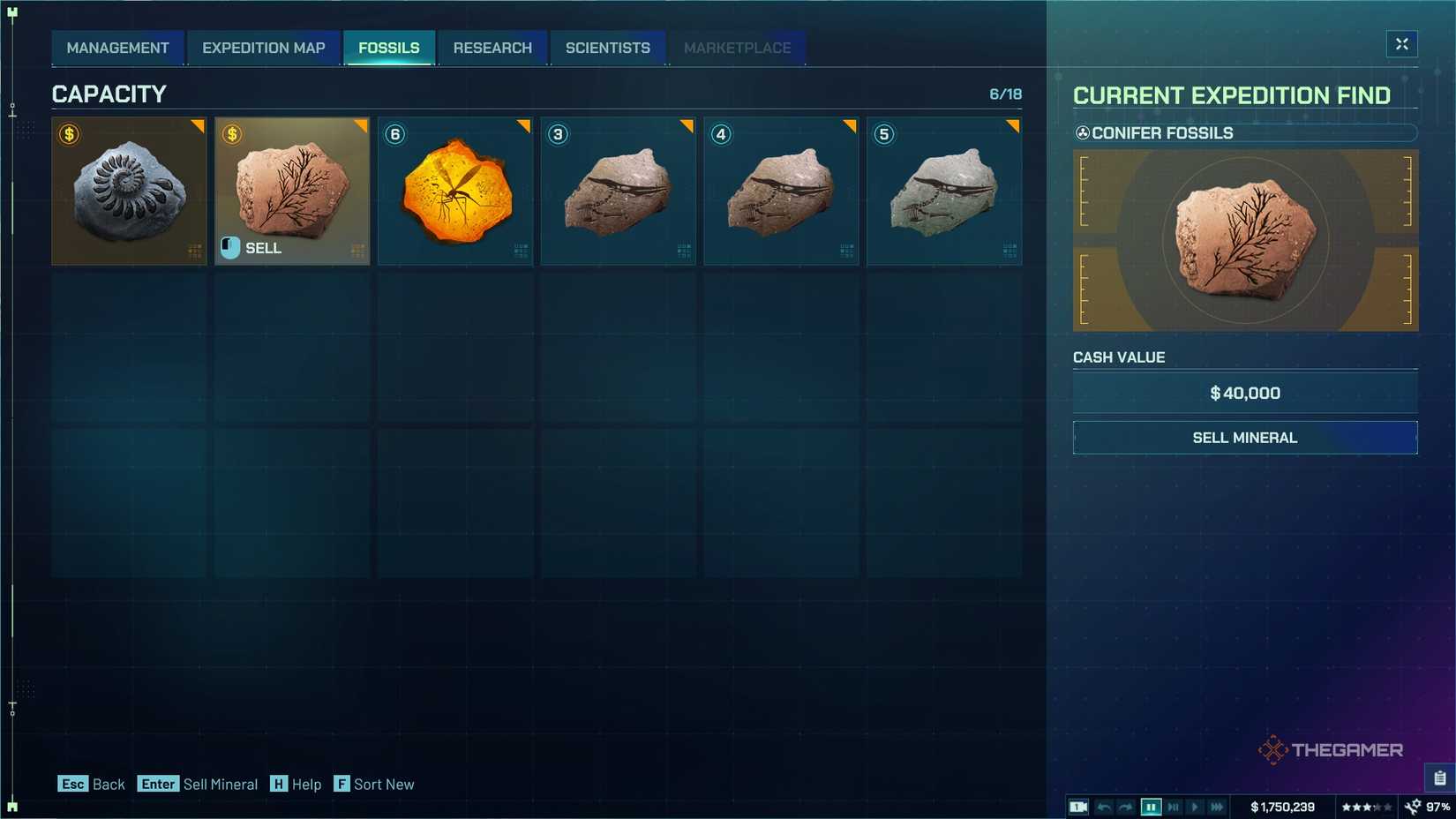The image size is (1456, 819).
Task: Click the greyed-out Marketplace tab
Action: point(737,48)
